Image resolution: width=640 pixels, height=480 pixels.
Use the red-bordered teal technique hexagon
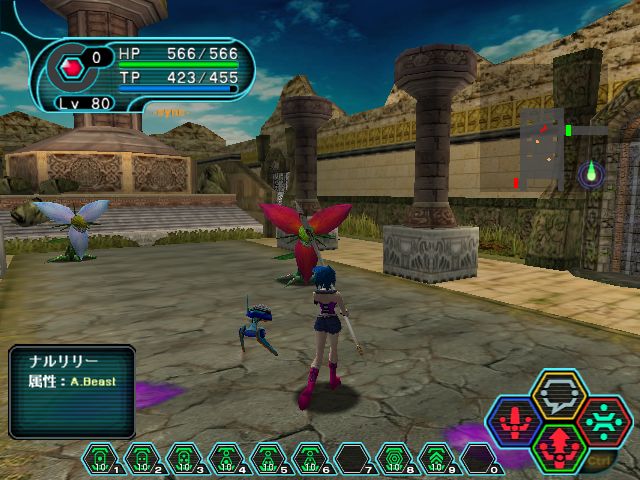(x=602, y=420)
